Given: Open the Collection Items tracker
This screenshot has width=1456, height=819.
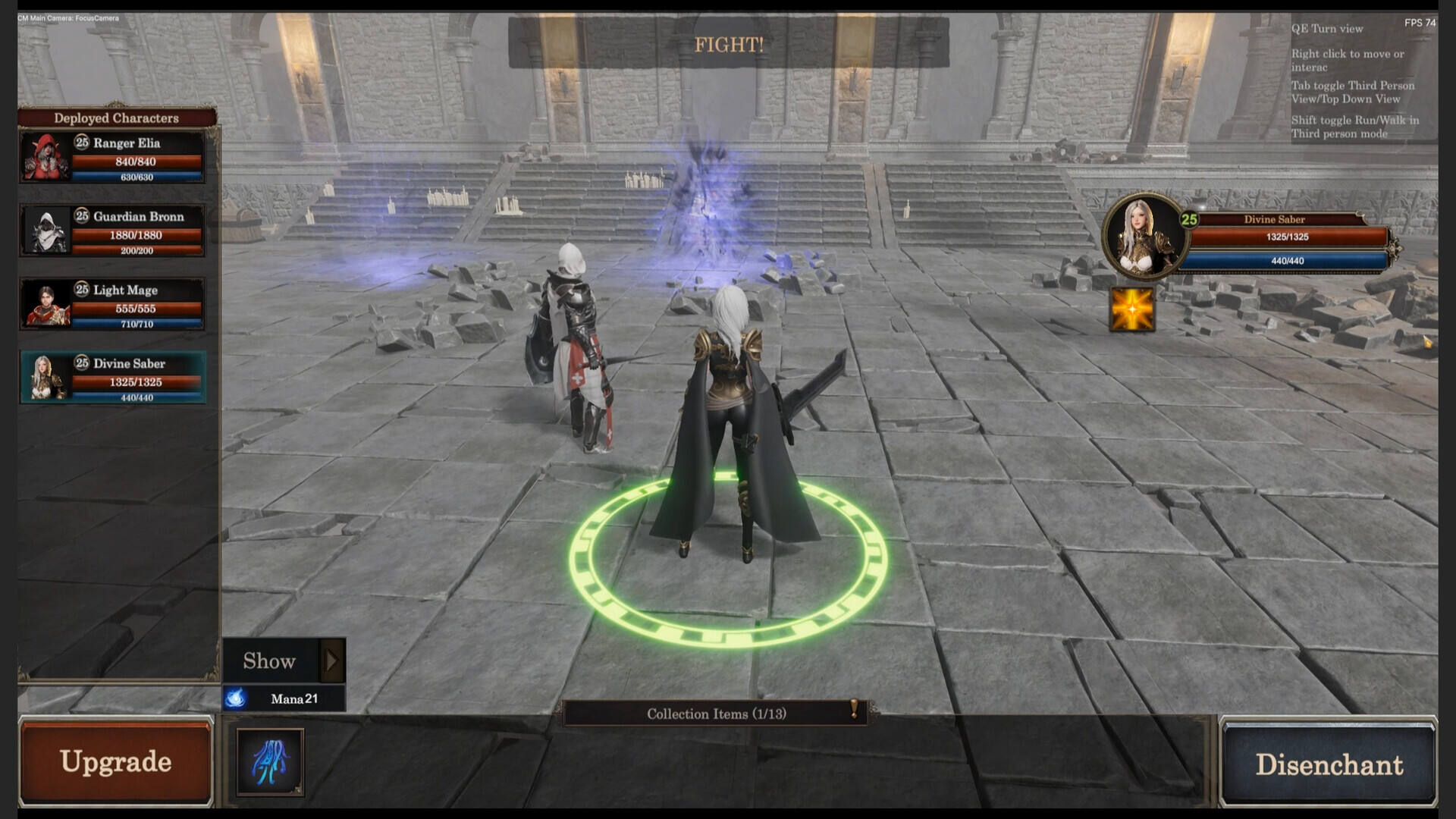Looking at the screenshot, I should (716, 714).
